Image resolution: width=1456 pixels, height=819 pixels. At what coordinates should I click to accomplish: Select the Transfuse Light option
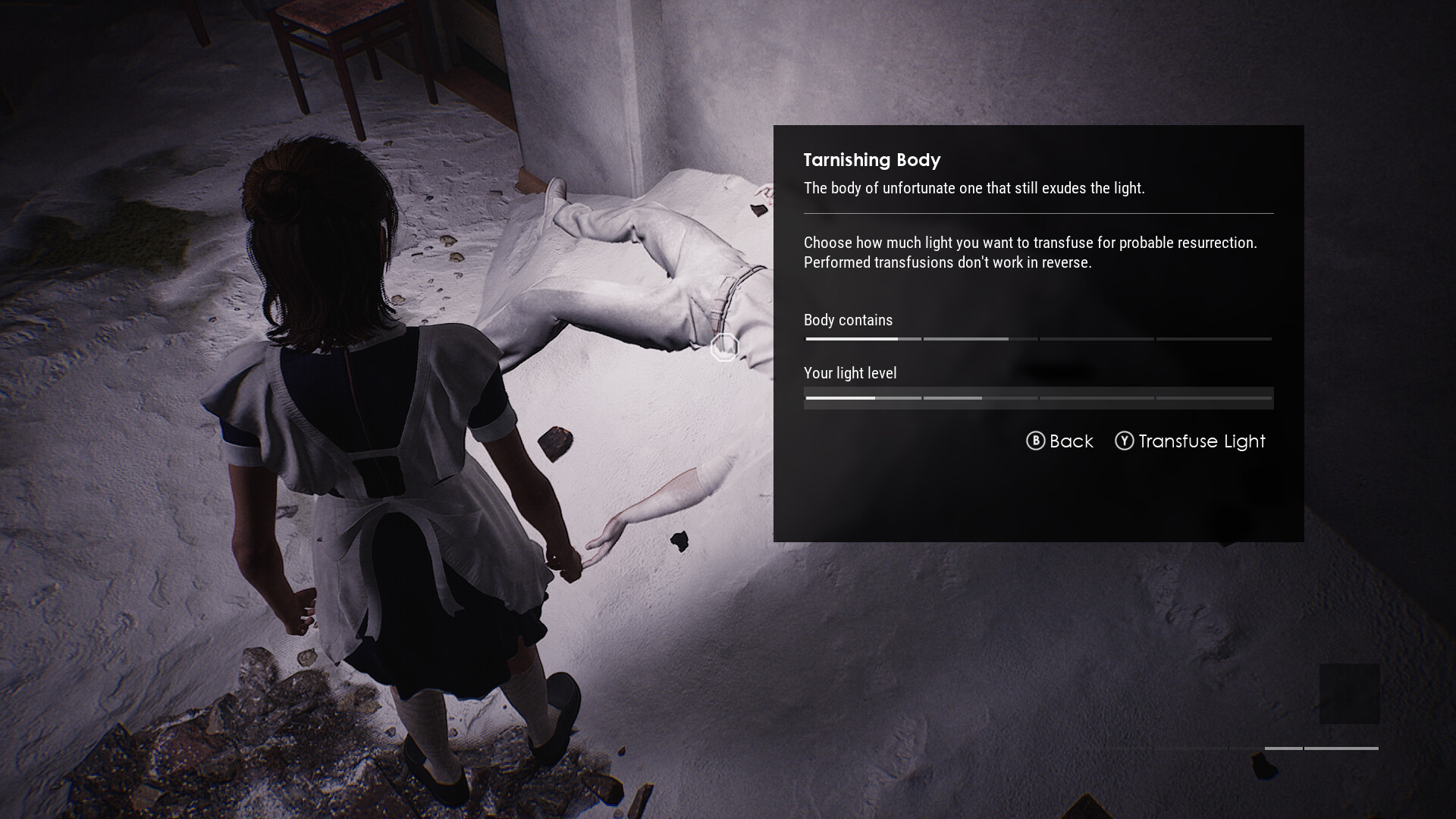click(x=1190, y=441)
